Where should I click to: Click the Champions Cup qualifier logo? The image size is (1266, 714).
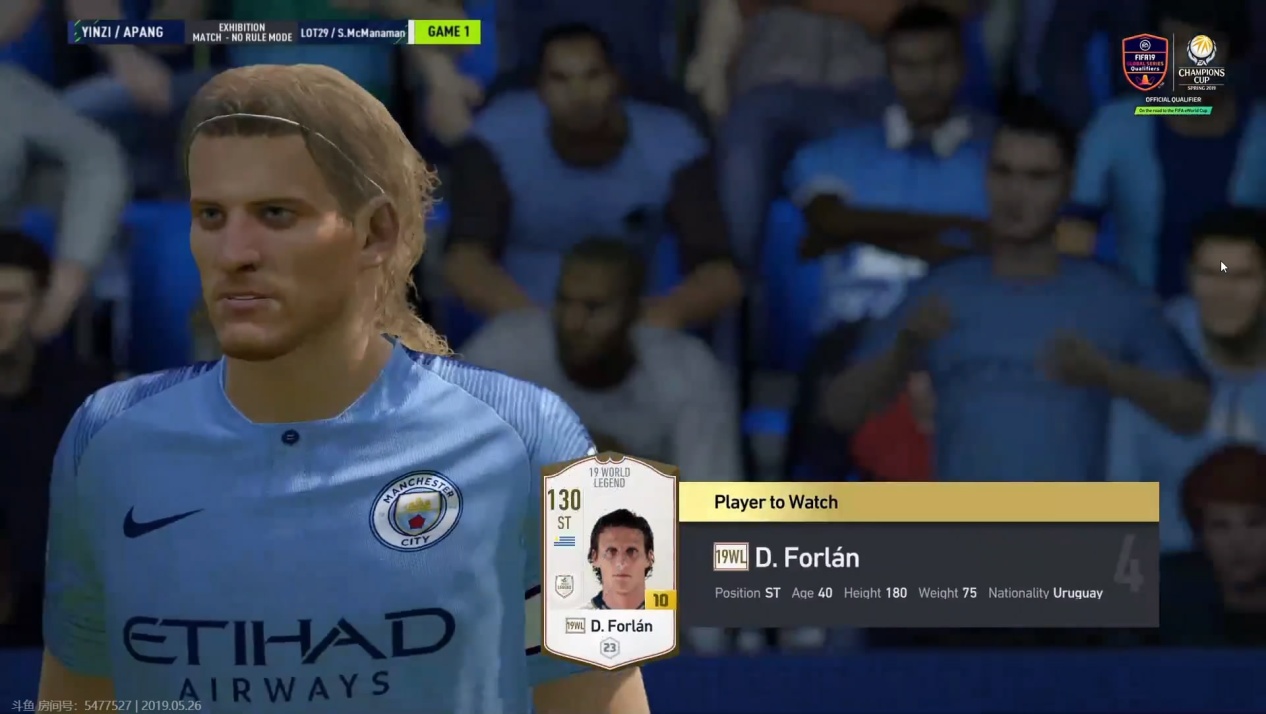1200,65
